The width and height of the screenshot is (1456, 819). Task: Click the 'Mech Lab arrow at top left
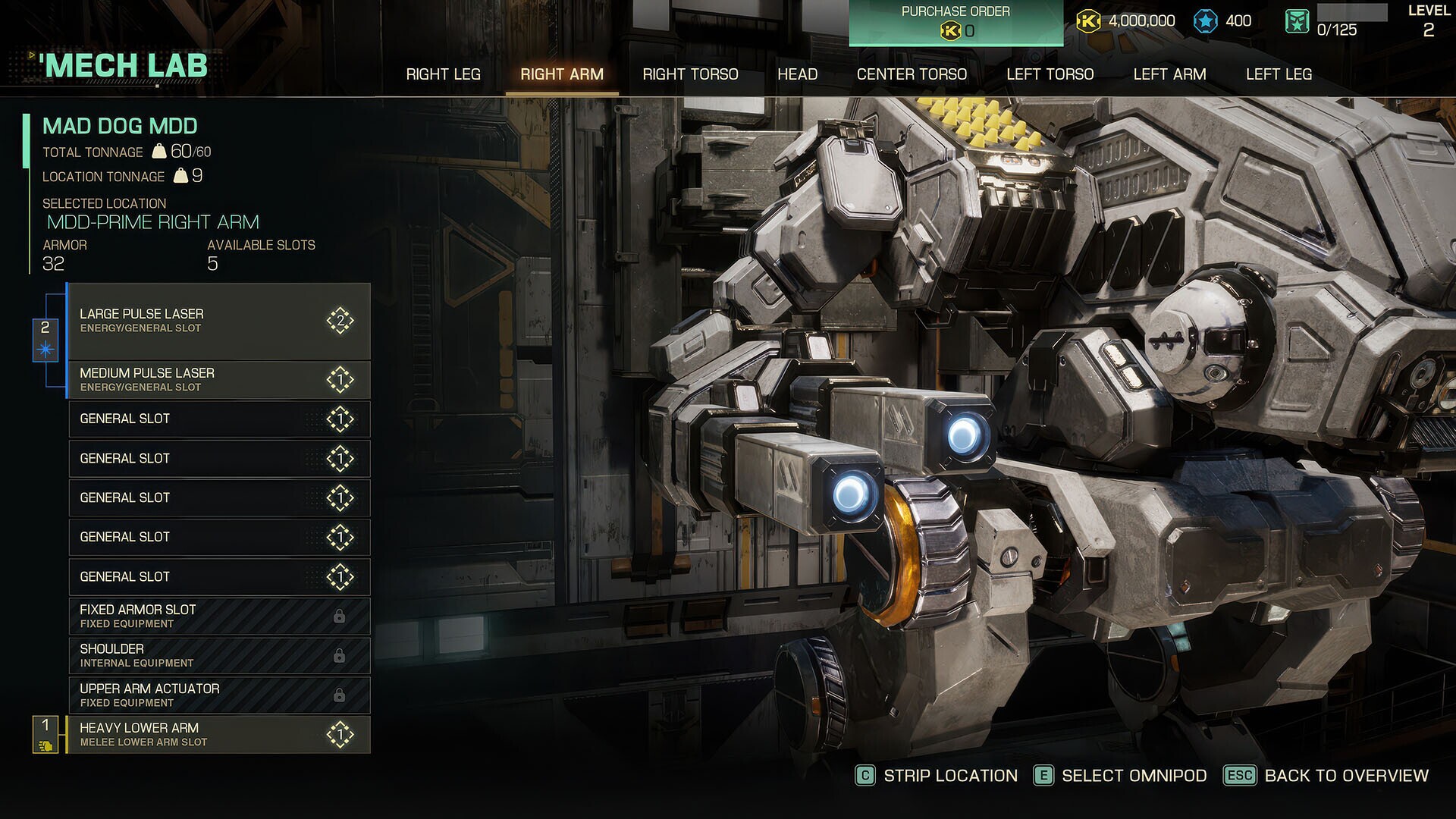click(30, 55)
